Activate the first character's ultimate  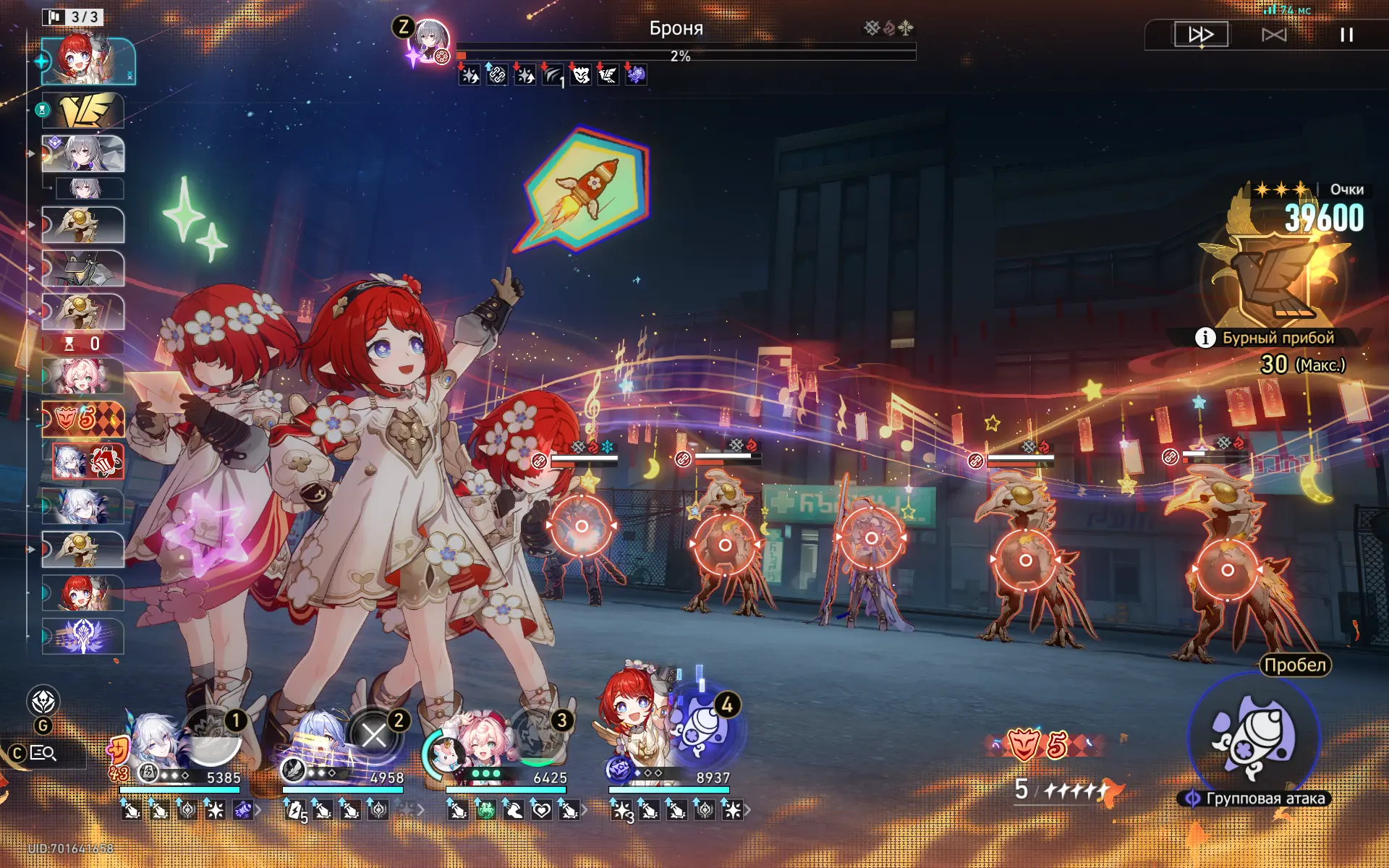[212, 736]
